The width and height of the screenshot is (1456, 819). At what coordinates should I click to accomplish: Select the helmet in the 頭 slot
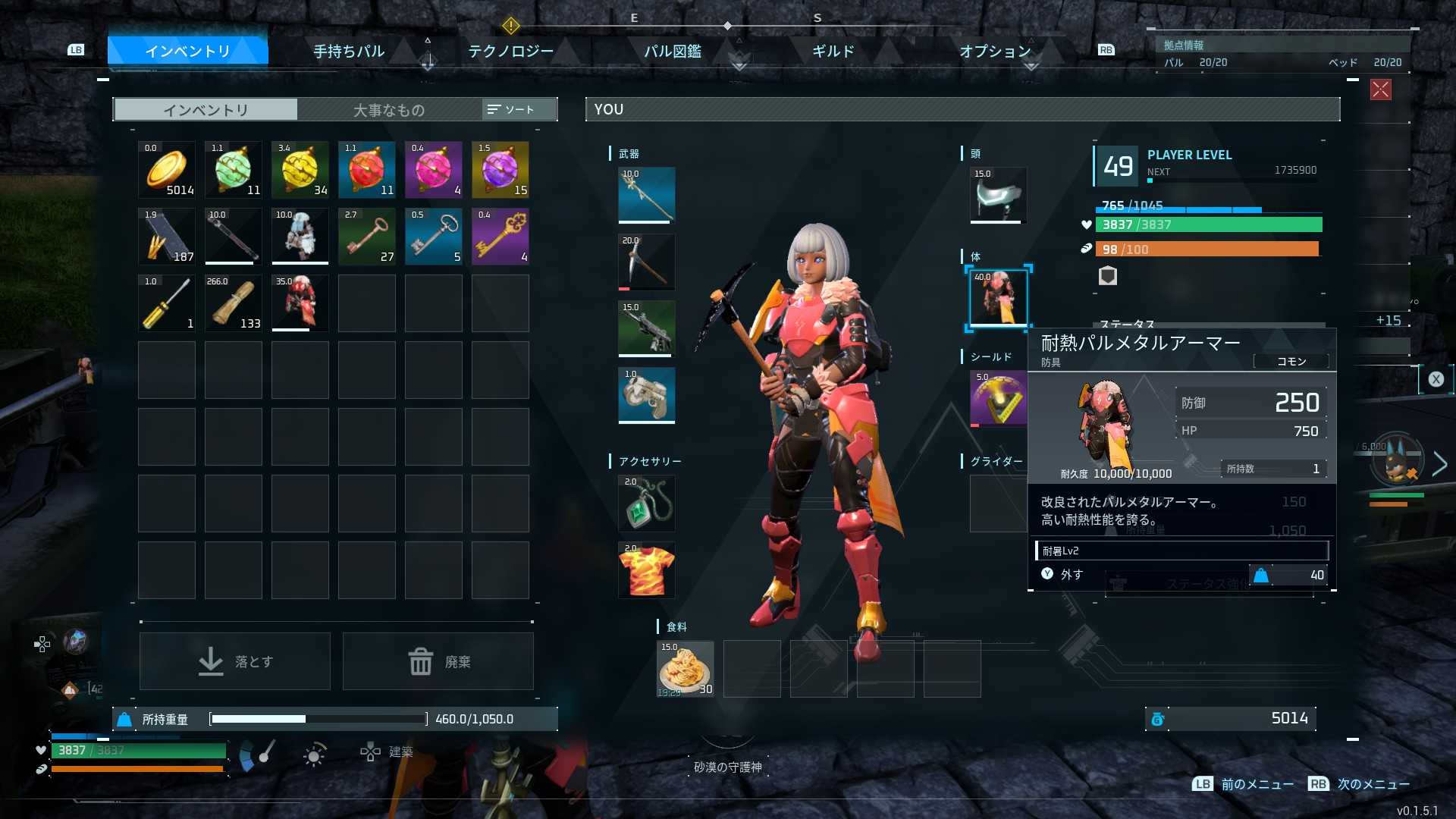(998, 195)
